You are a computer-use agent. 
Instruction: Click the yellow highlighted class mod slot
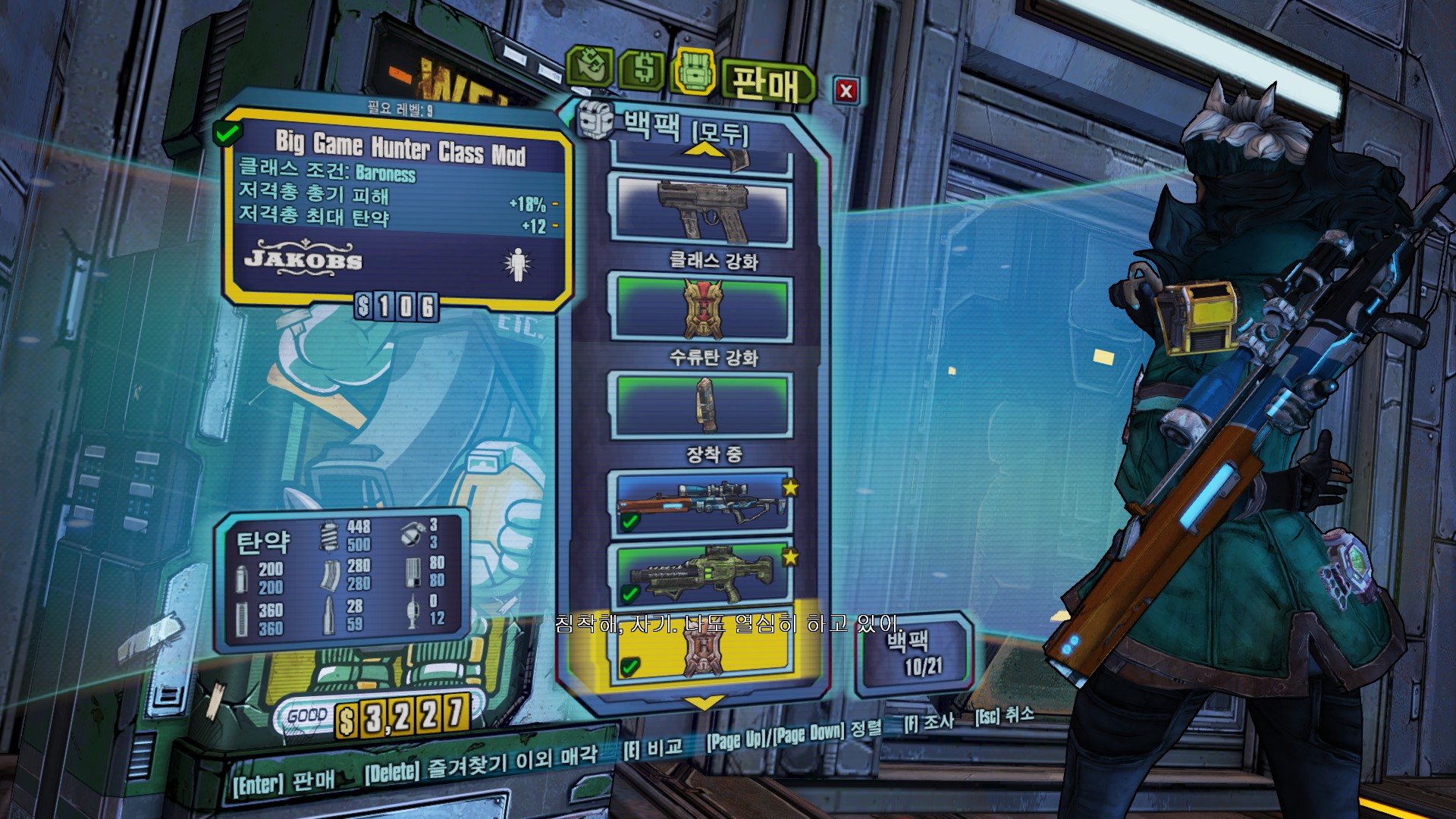click(702, 651)
